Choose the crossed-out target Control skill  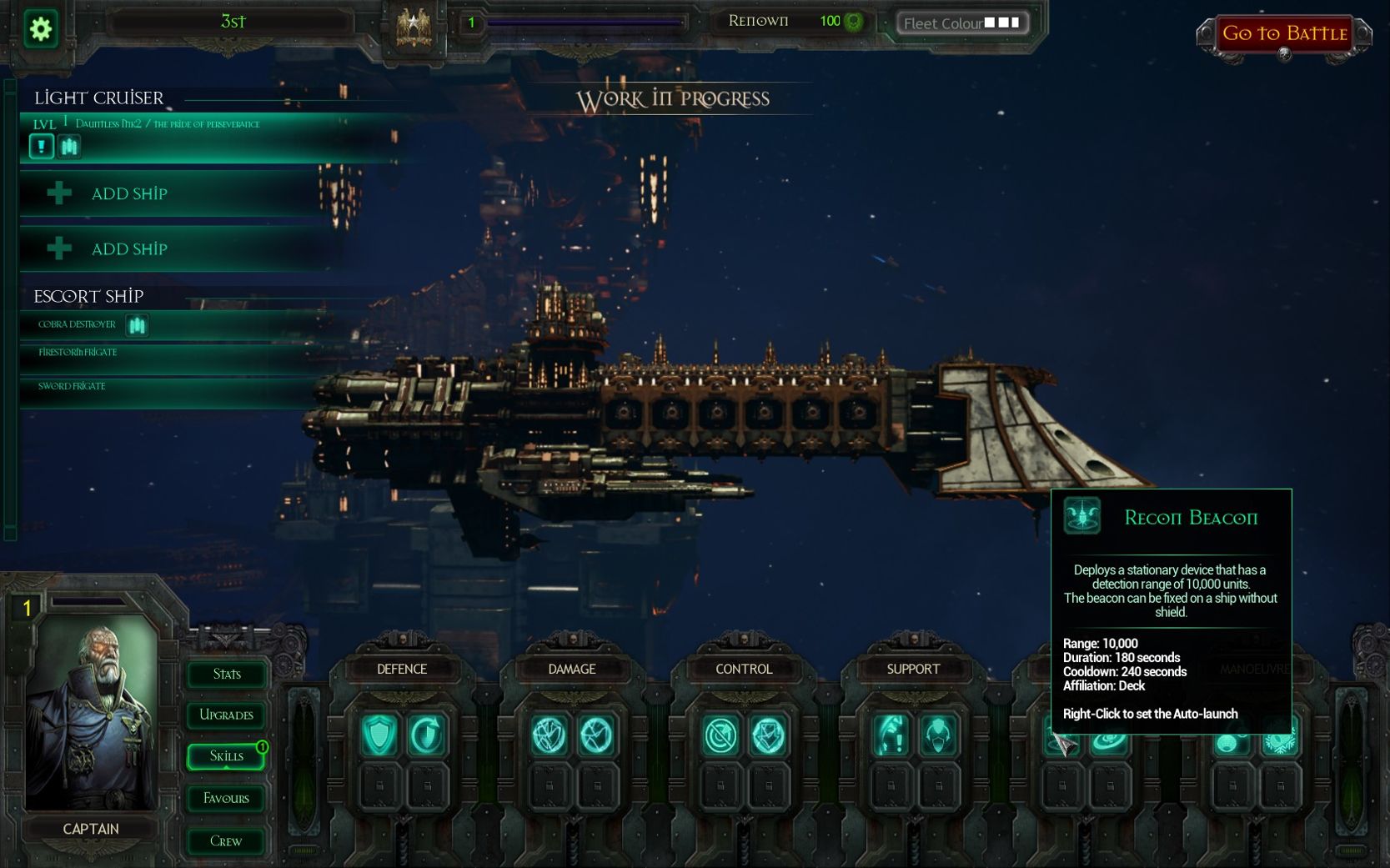coord(720,735)
